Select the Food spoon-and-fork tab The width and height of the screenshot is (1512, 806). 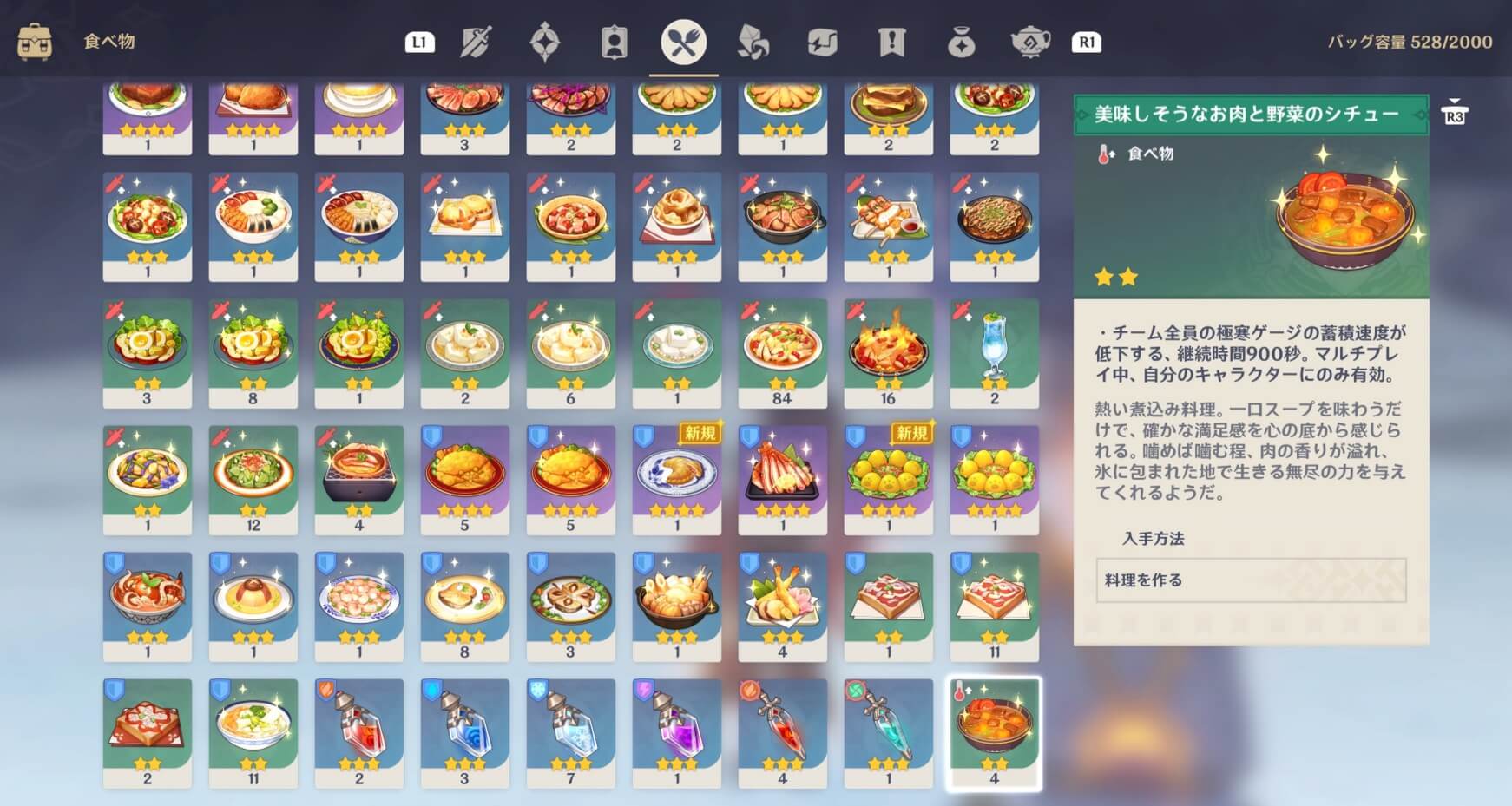point(685,41)
